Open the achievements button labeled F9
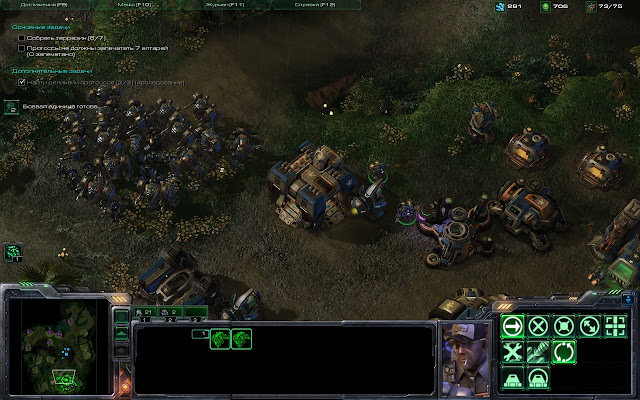Screen dimensions: 640x400 tap(33, 6)
